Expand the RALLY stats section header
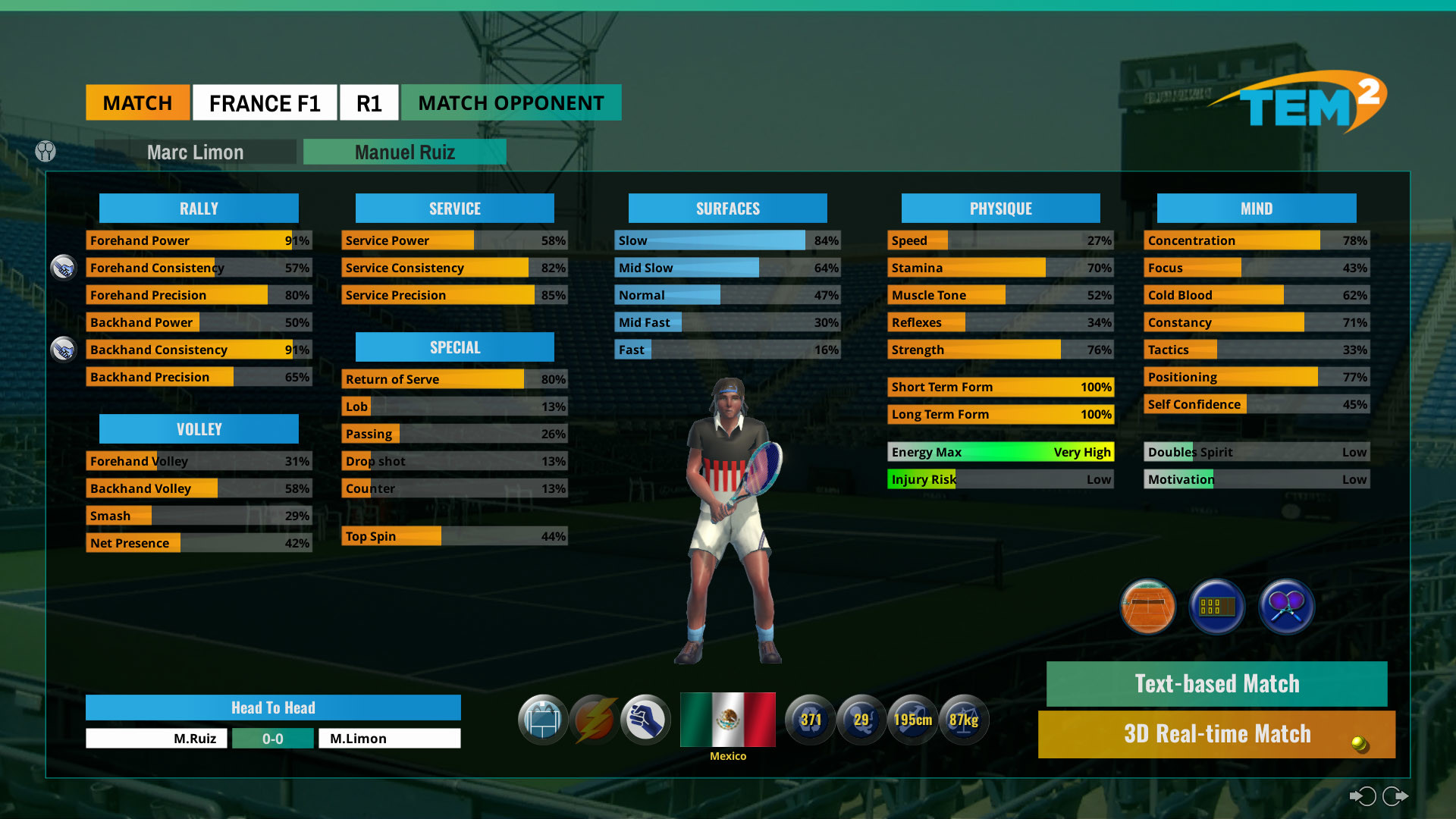 click(199, 208)
